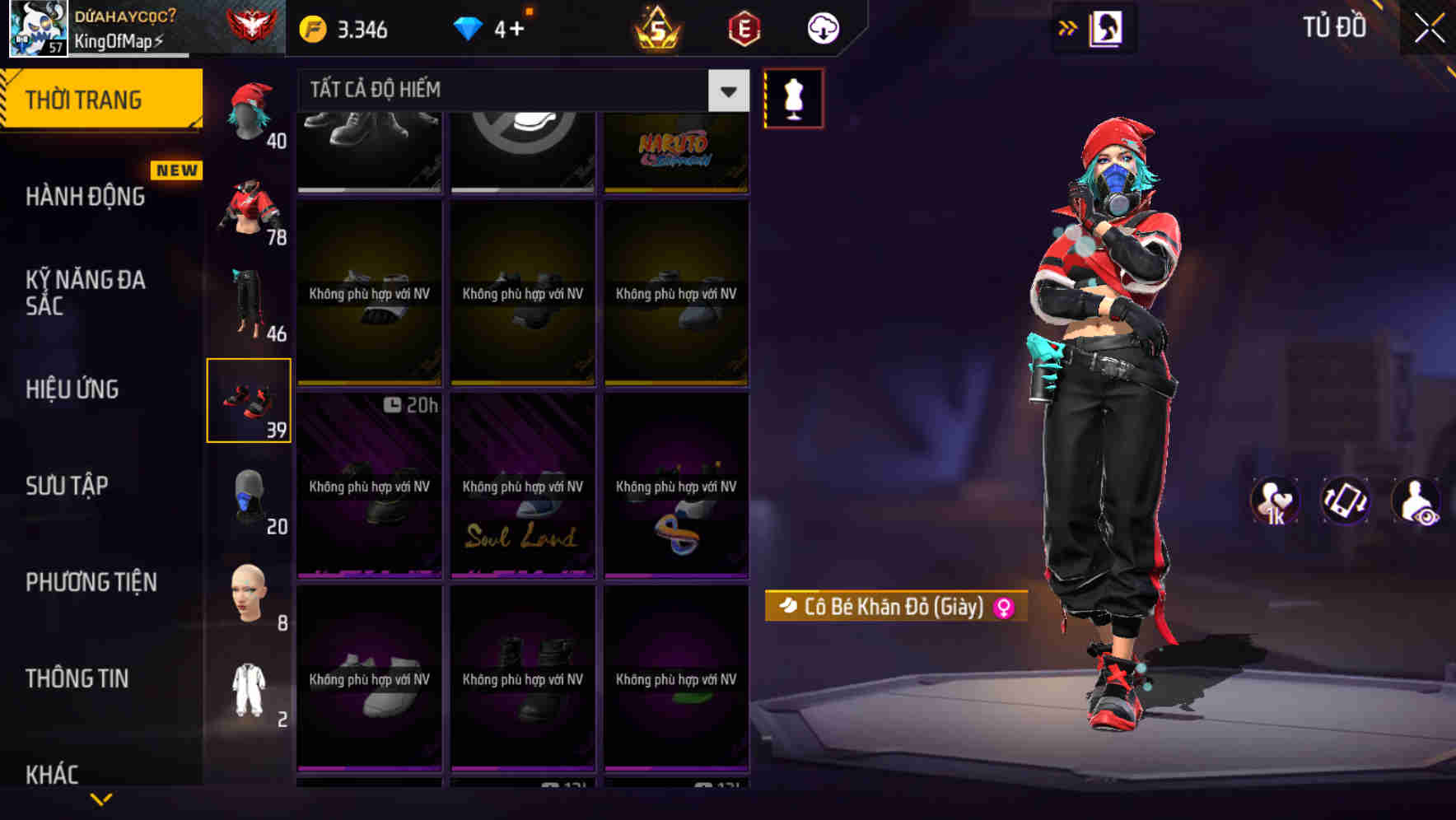
Task: Open the mannequin outfit preview icon
Action: pos(793,97)
